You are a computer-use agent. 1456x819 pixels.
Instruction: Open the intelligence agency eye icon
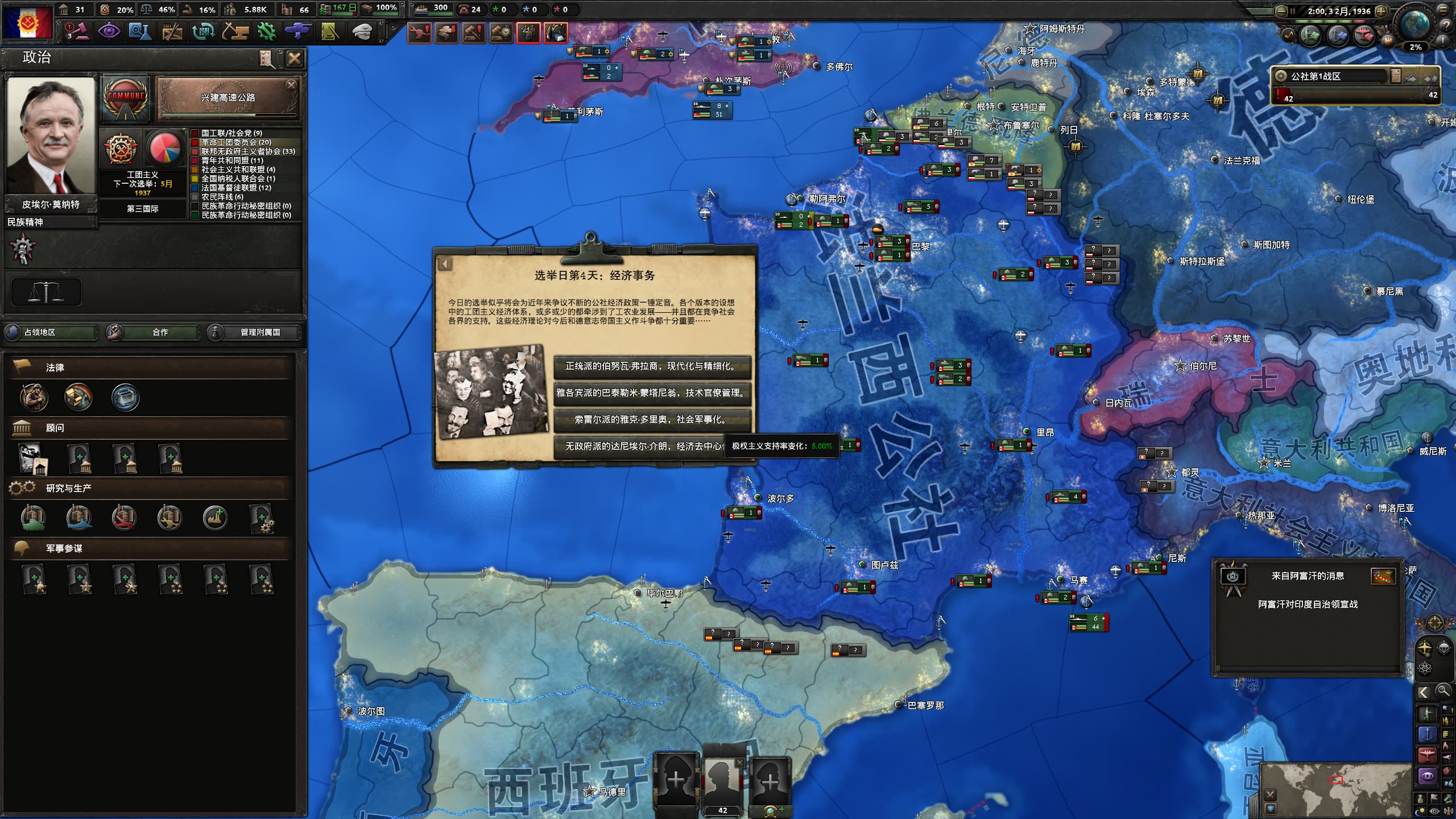tap(109, 31)
